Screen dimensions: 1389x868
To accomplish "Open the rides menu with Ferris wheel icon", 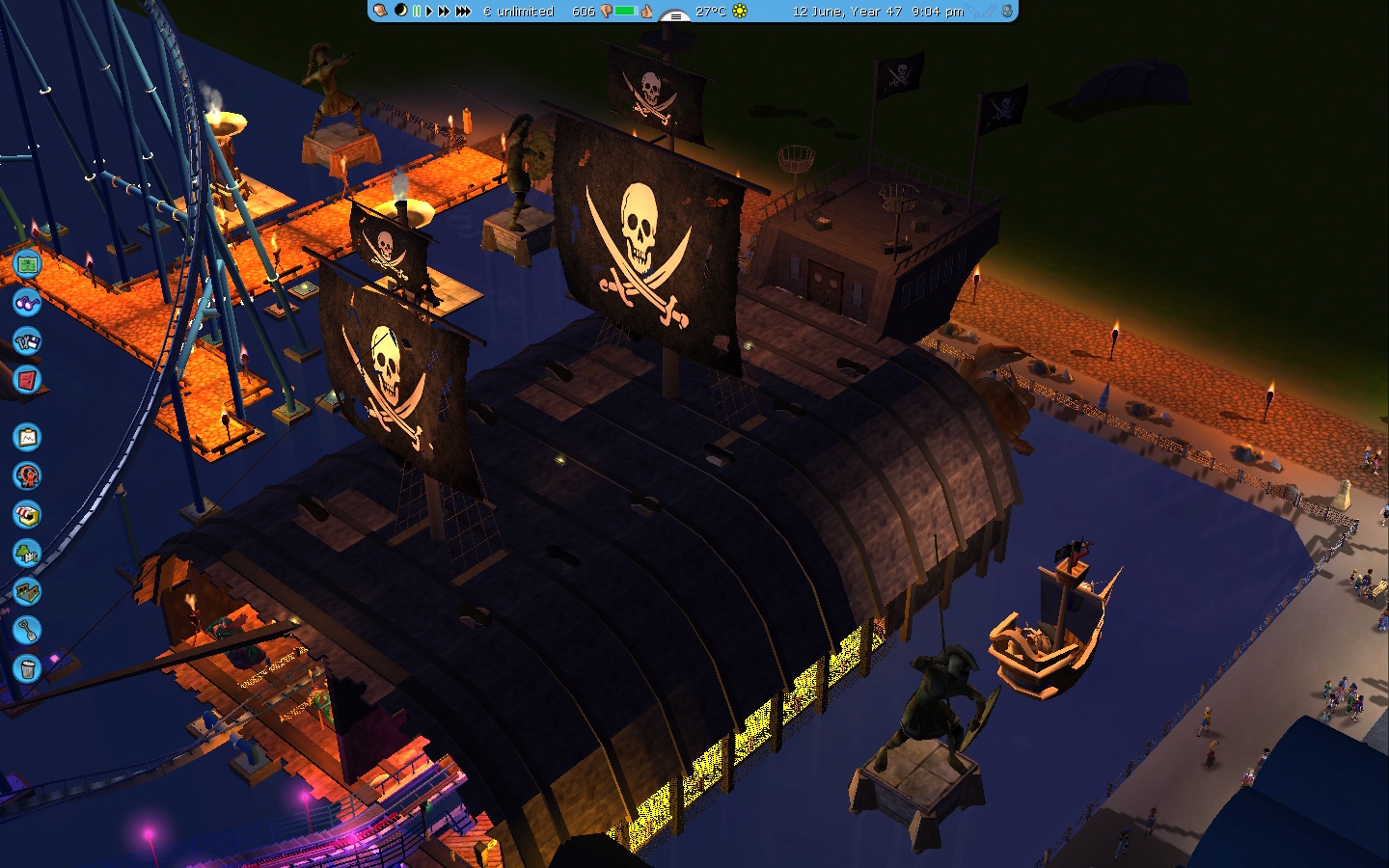I will pos(27,475).
